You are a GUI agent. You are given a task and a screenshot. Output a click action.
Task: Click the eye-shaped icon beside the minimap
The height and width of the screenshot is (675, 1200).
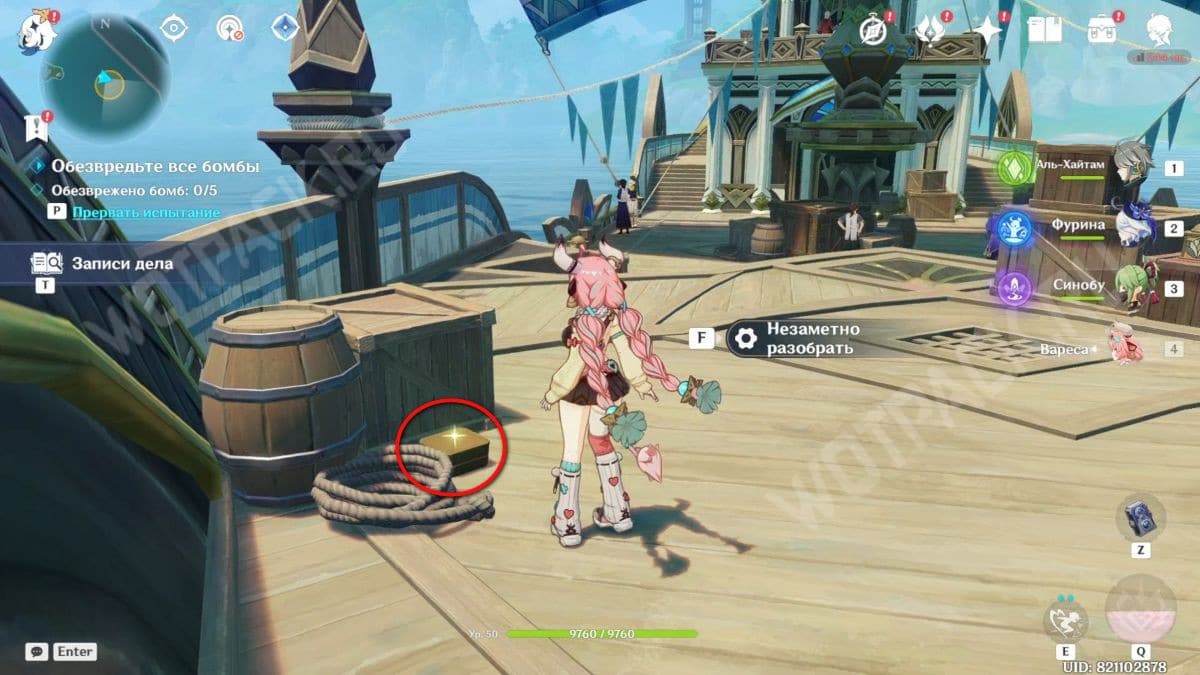tap(175, 28)
